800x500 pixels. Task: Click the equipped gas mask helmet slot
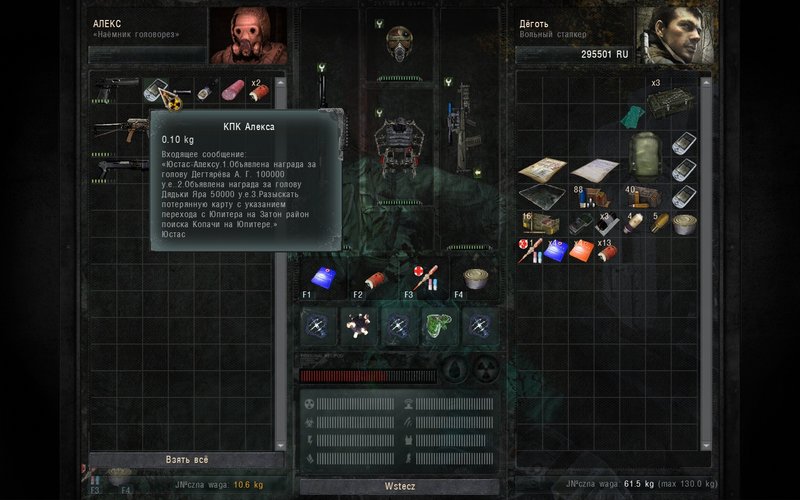[399, 43]
